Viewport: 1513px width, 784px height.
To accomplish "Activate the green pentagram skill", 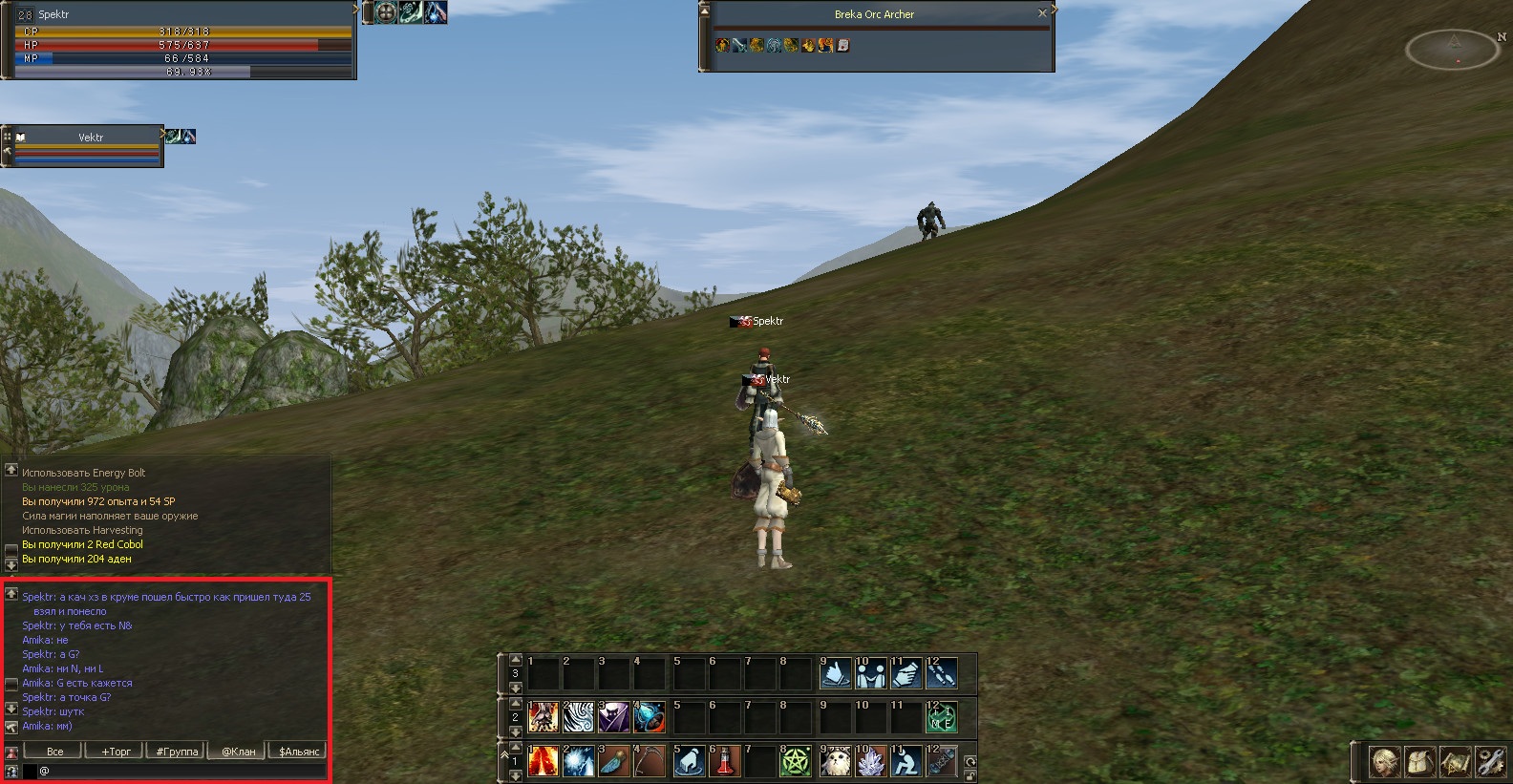I will point(795,761).
